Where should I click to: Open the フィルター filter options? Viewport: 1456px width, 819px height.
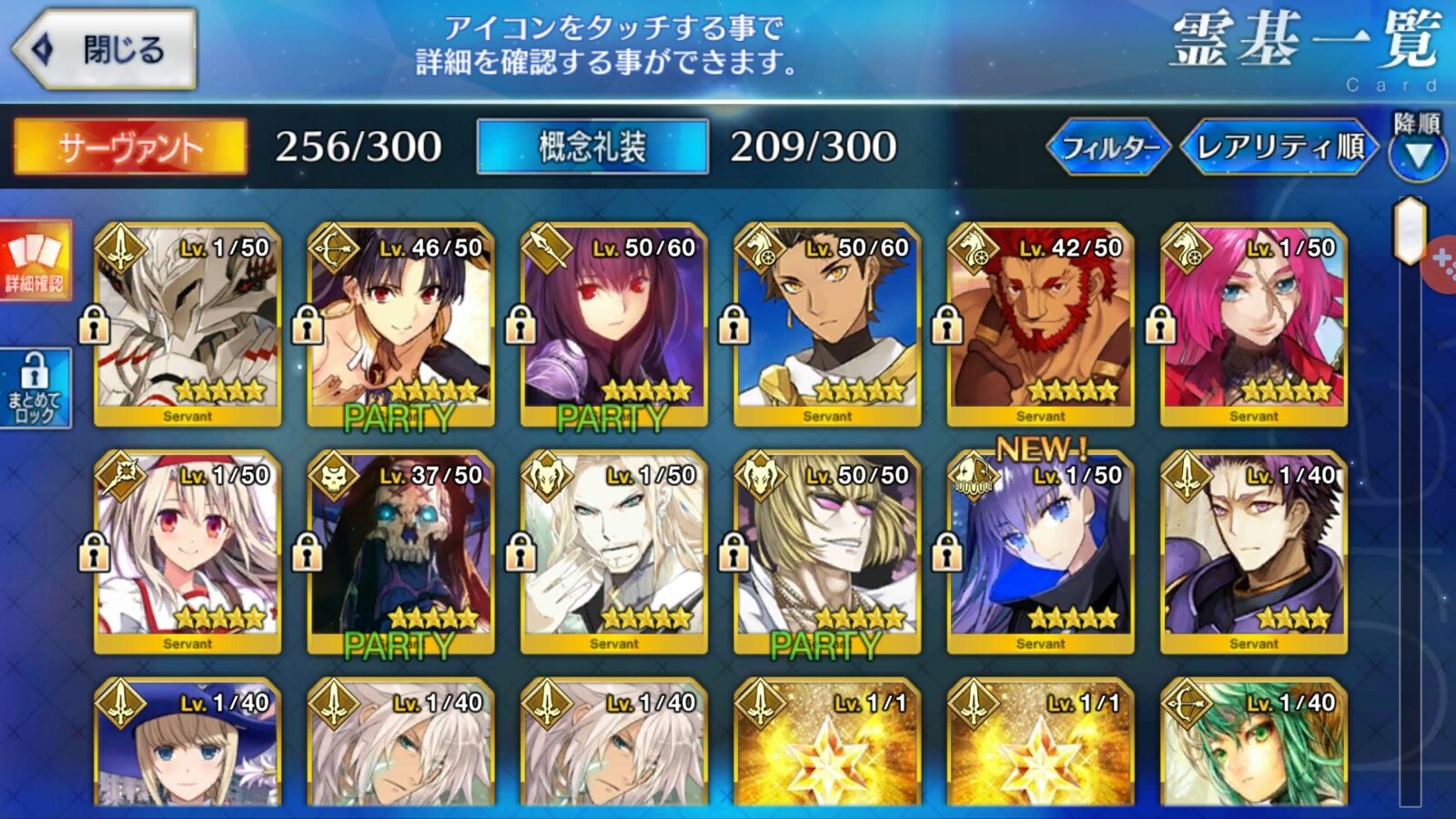point(1109,147)
